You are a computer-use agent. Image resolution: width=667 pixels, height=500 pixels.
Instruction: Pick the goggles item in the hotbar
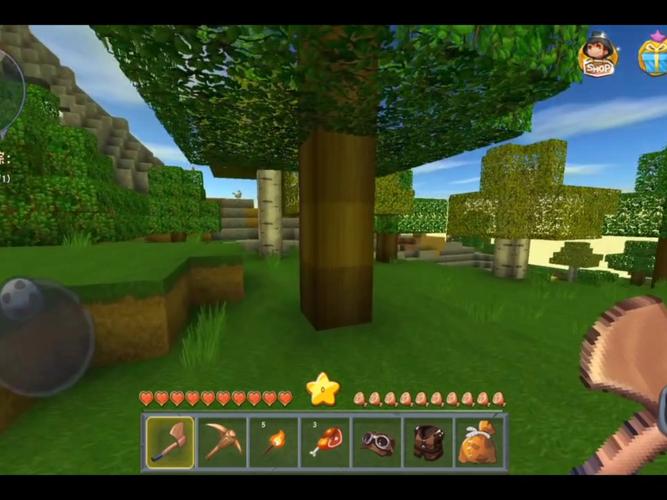tap(377, 441)
